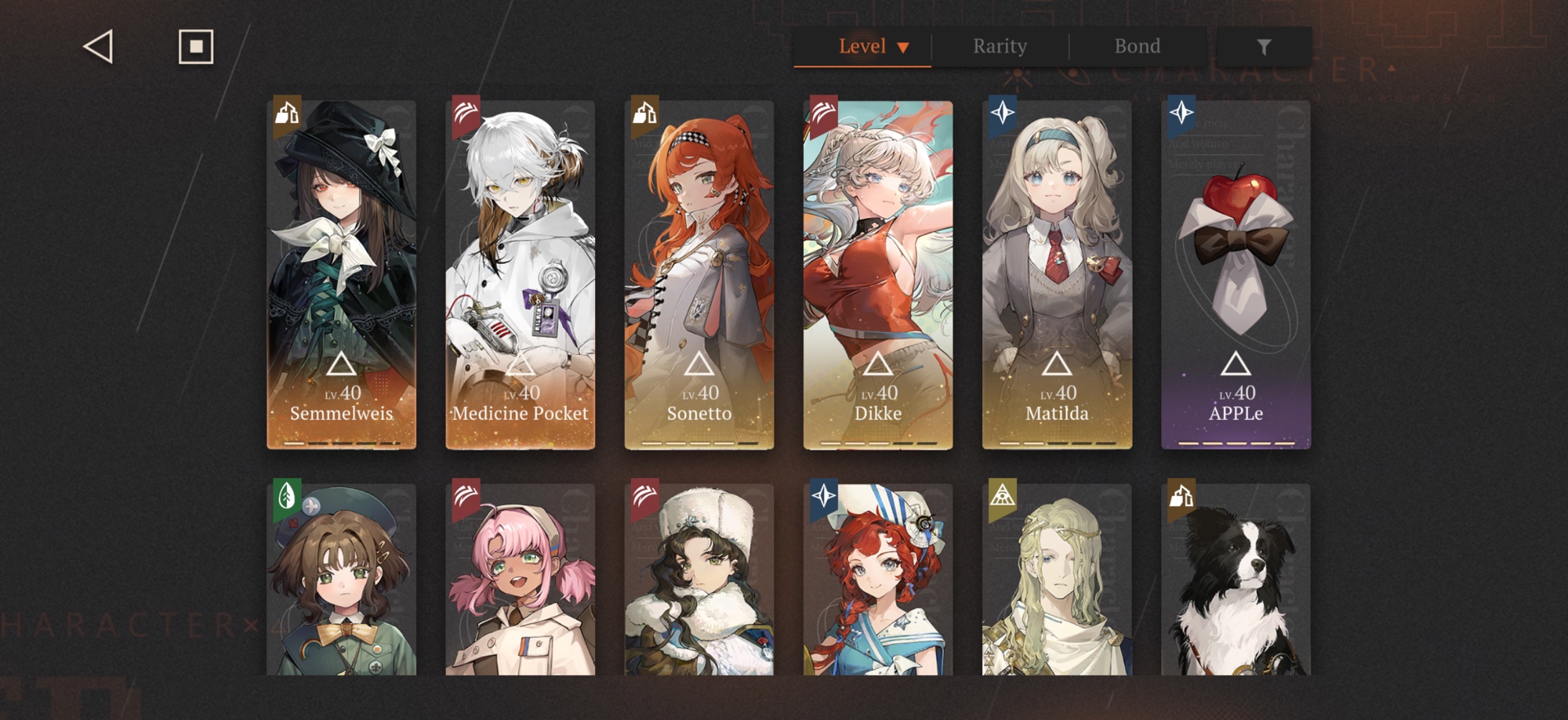Image resolution: width=1568 pixels, height=720 pixels.
Task: Sort characters by Level
Action: click(x=862, y=46)
